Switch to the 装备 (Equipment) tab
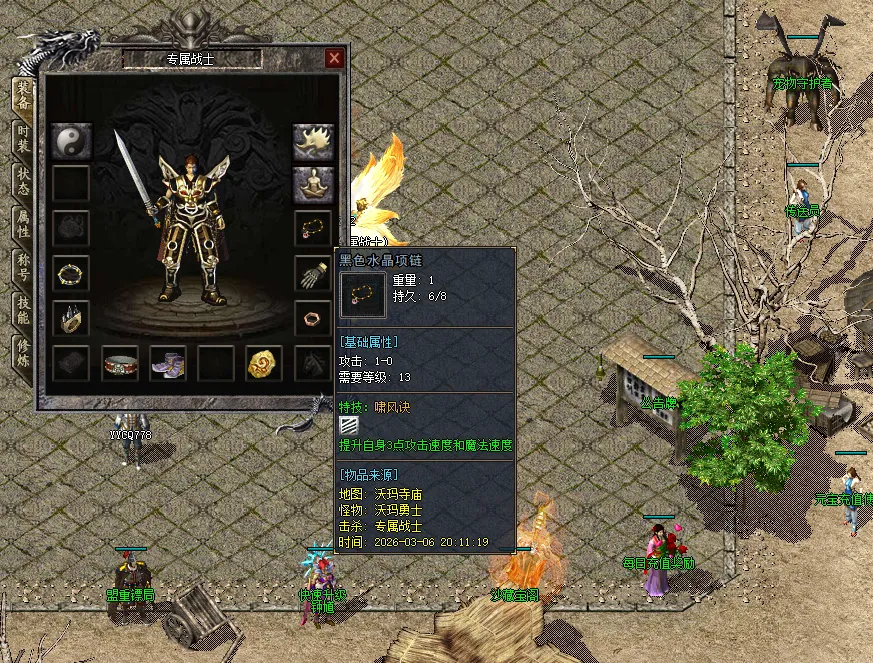873x663 pixels. point(22,96)
